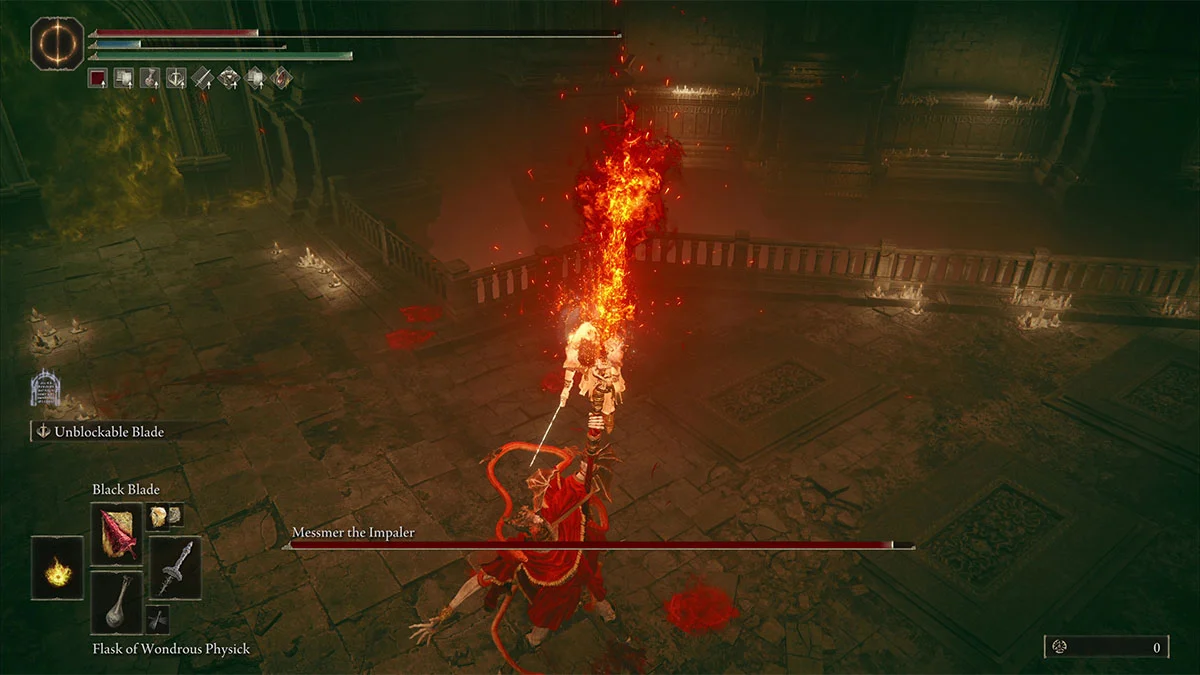Click the small pouch item icon
Screen dimensions: 1200x675
pos(158,619)
